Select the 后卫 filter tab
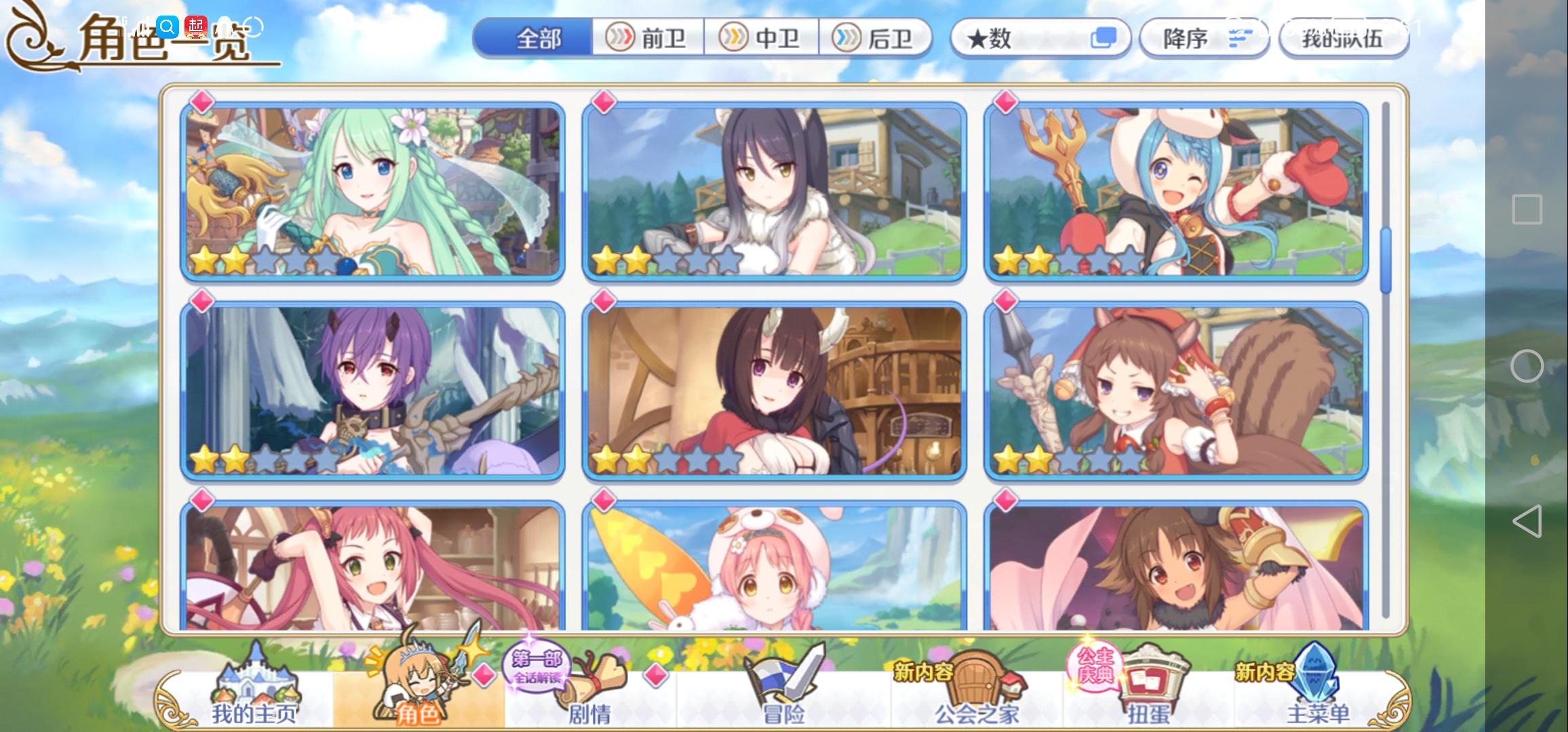This screenshot has width=1568, height=732. click(x=880, y=39)
